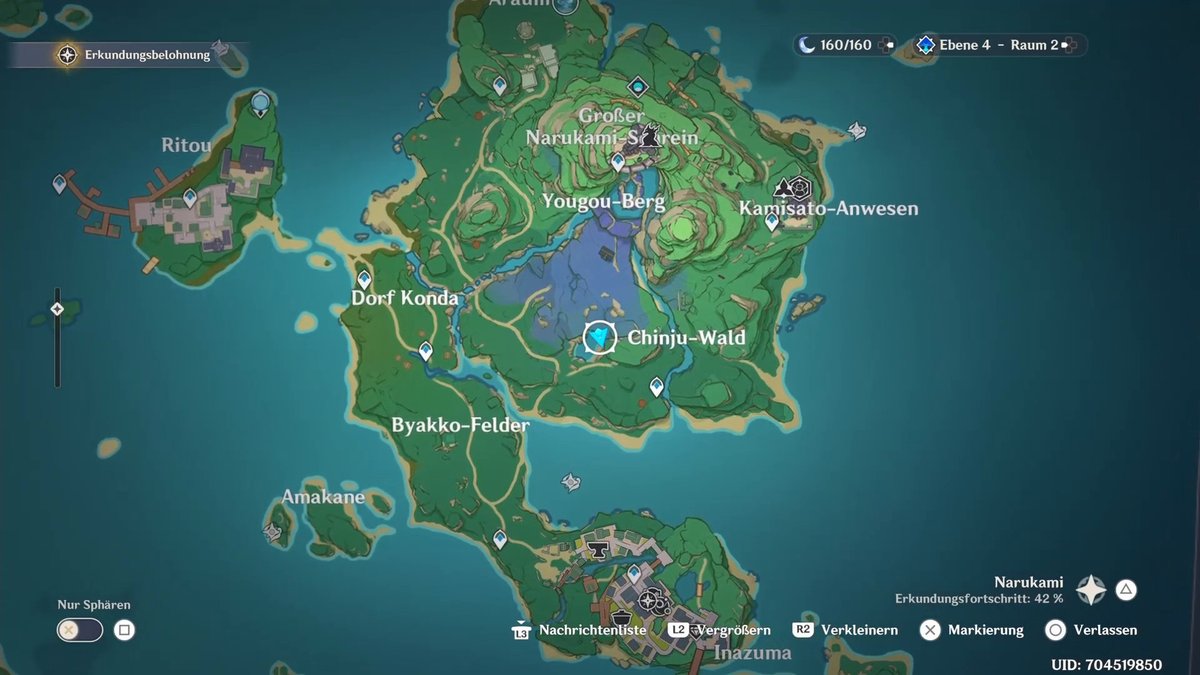Choose the Verlassen option to exit map

1055,630
